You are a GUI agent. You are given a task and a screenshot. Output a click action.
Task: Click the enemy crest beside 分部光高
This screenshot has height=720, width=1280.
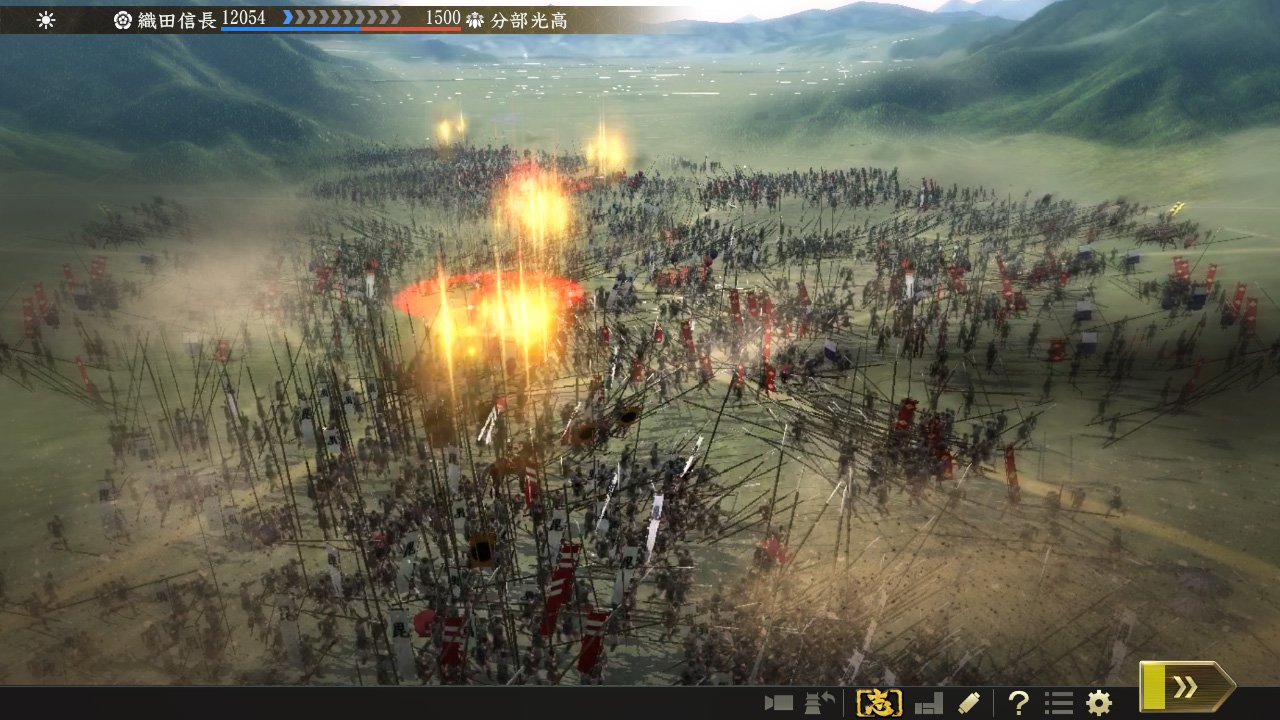tap(477, 17)
